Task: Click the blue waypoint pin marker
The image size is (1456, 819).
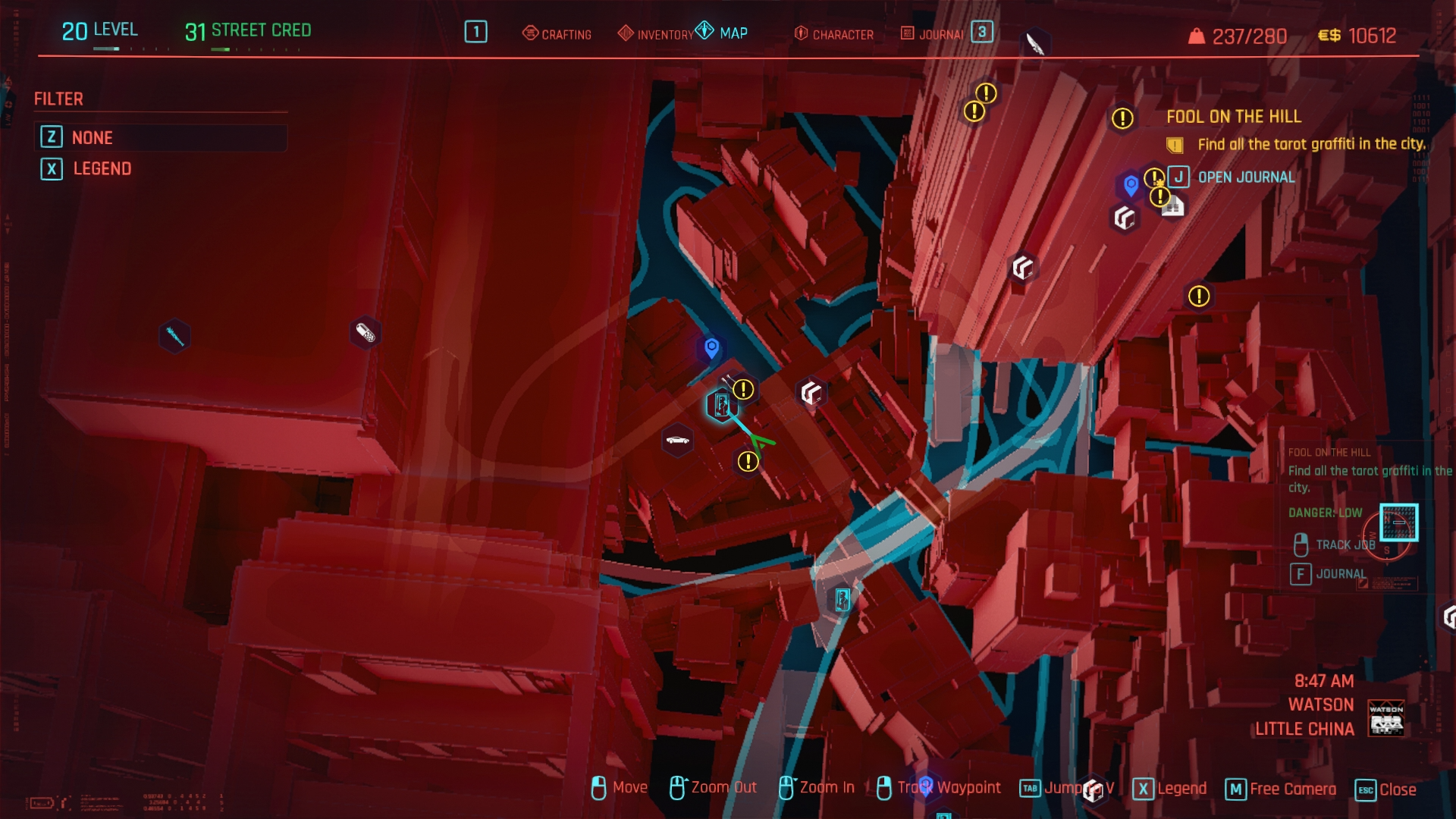Action: (x=711, y=348)
